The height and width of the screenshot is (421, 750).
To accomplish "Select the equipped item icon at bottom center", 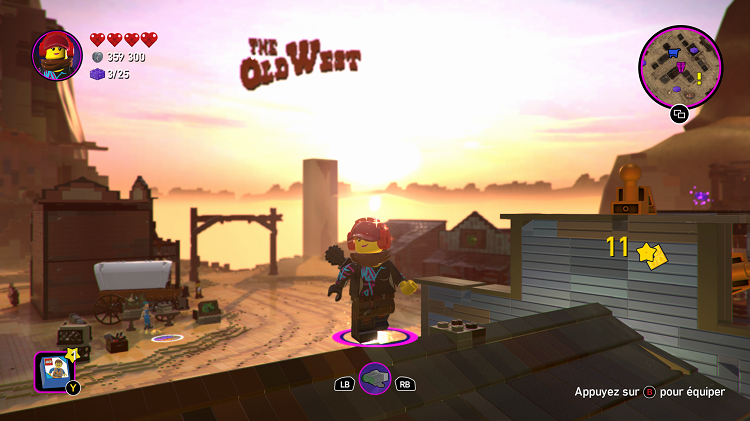I will point(375,378).
